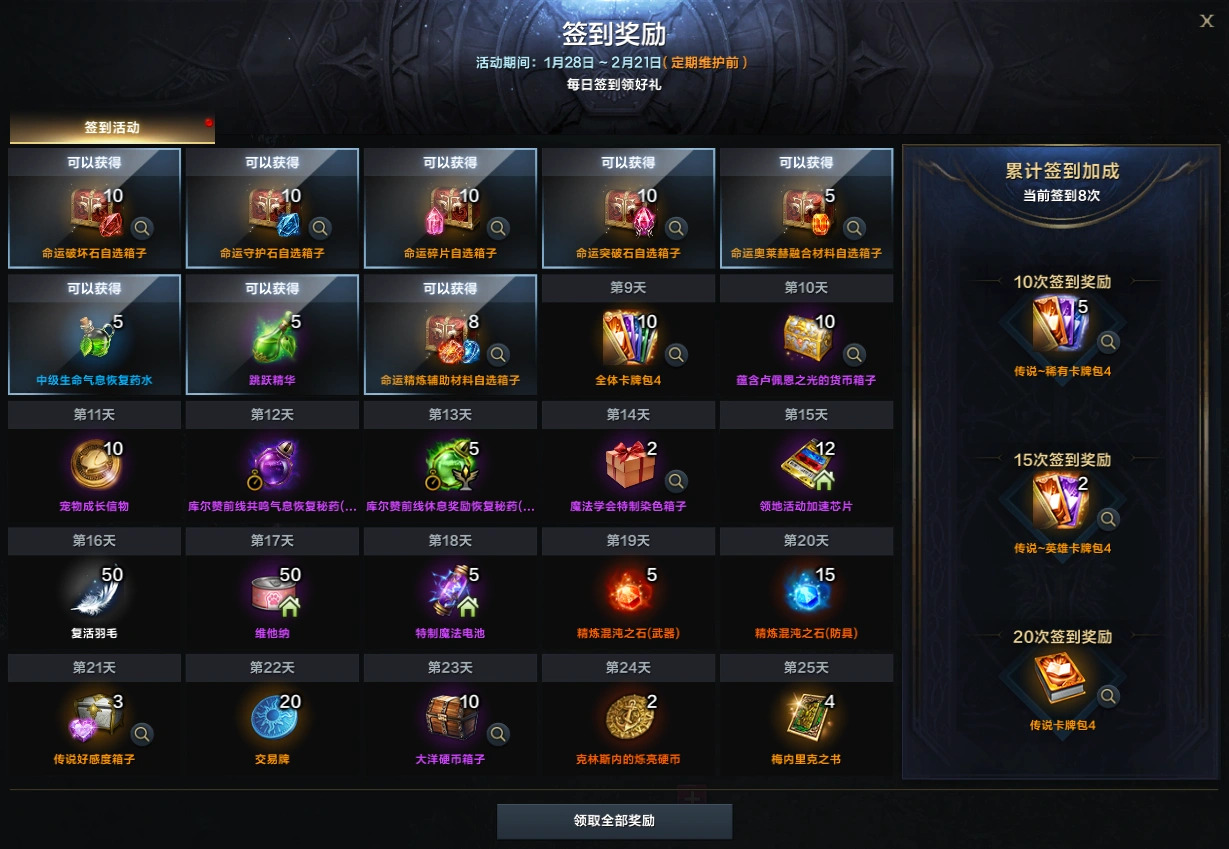Select the 中级生命气息恢复药水 potion reward
Viewport: 1229px width, 849px height.
coord(94,336)
